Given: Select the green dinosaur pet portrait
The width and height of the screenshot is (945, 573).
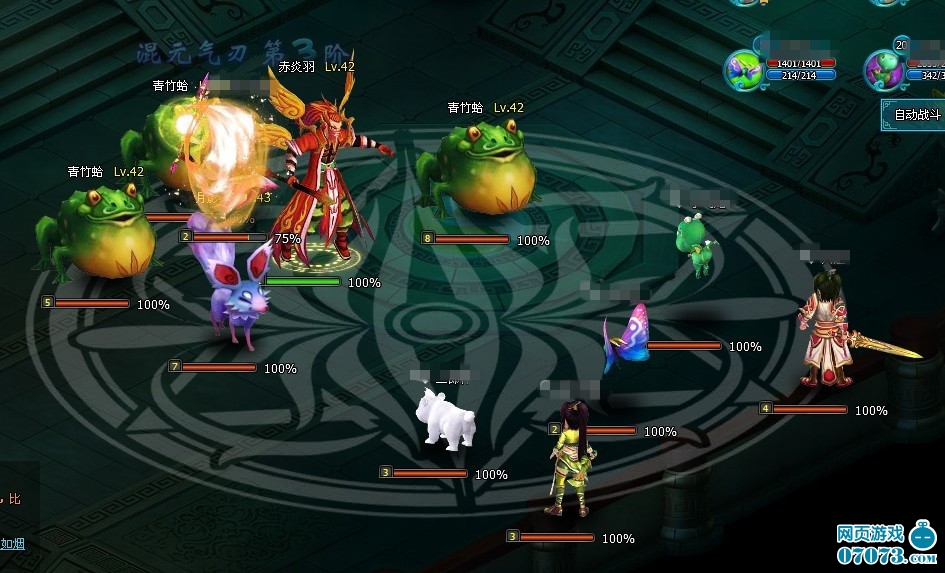Looking at the screenshot, I should 884,69.
